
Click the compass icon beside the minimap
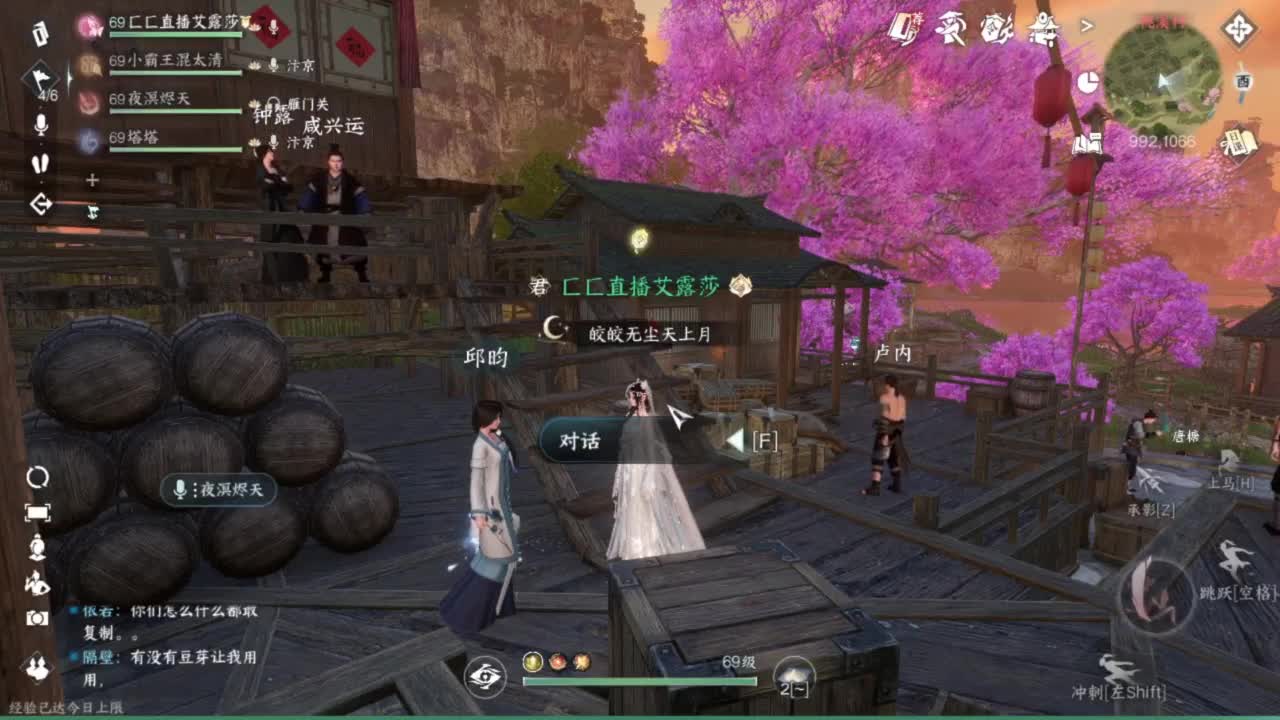pyautogui.click(x=1240, y=30)
